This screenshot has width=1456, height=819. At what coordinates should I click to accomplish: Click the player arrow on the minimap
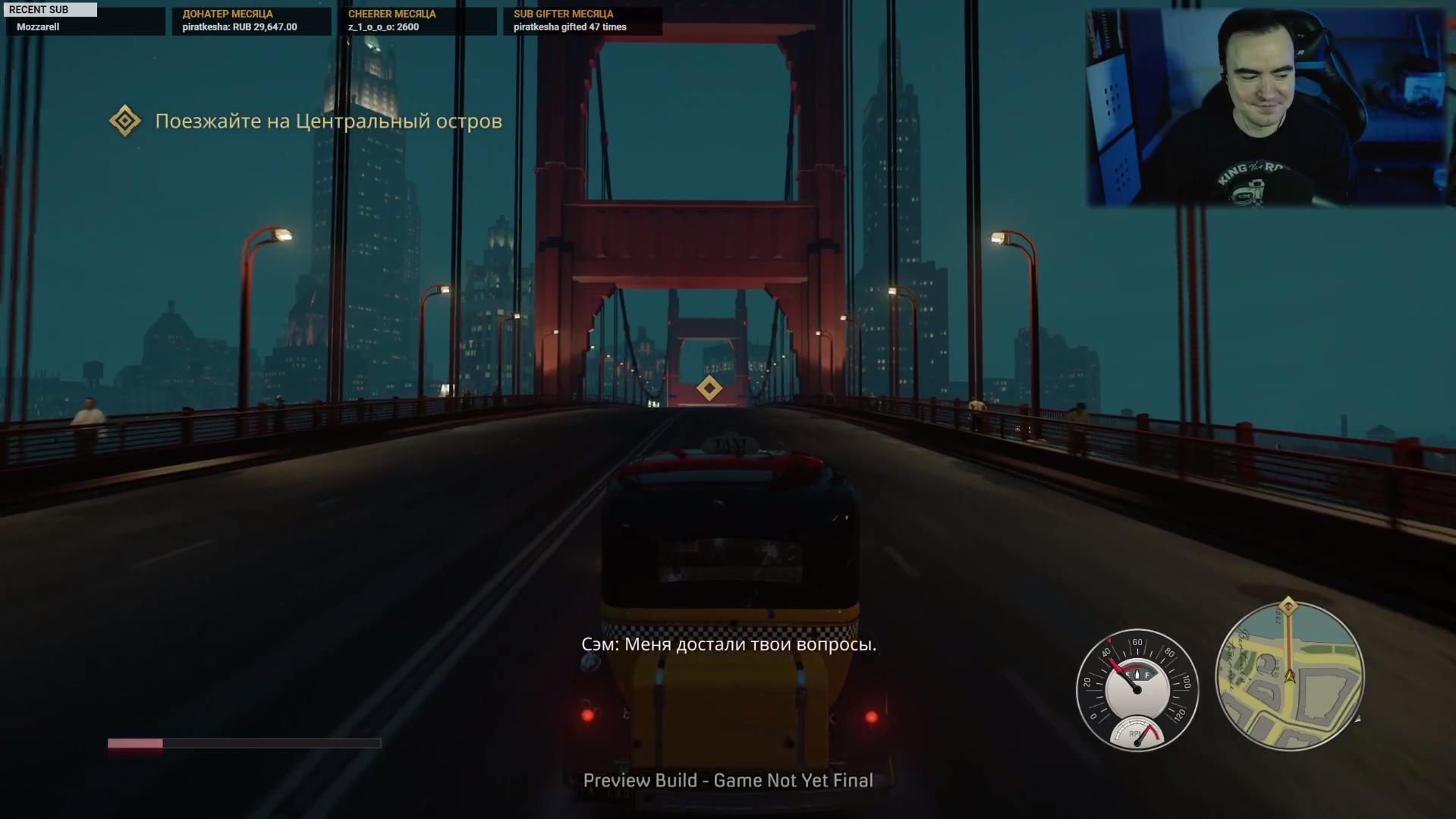click(x=1289, y=675)
